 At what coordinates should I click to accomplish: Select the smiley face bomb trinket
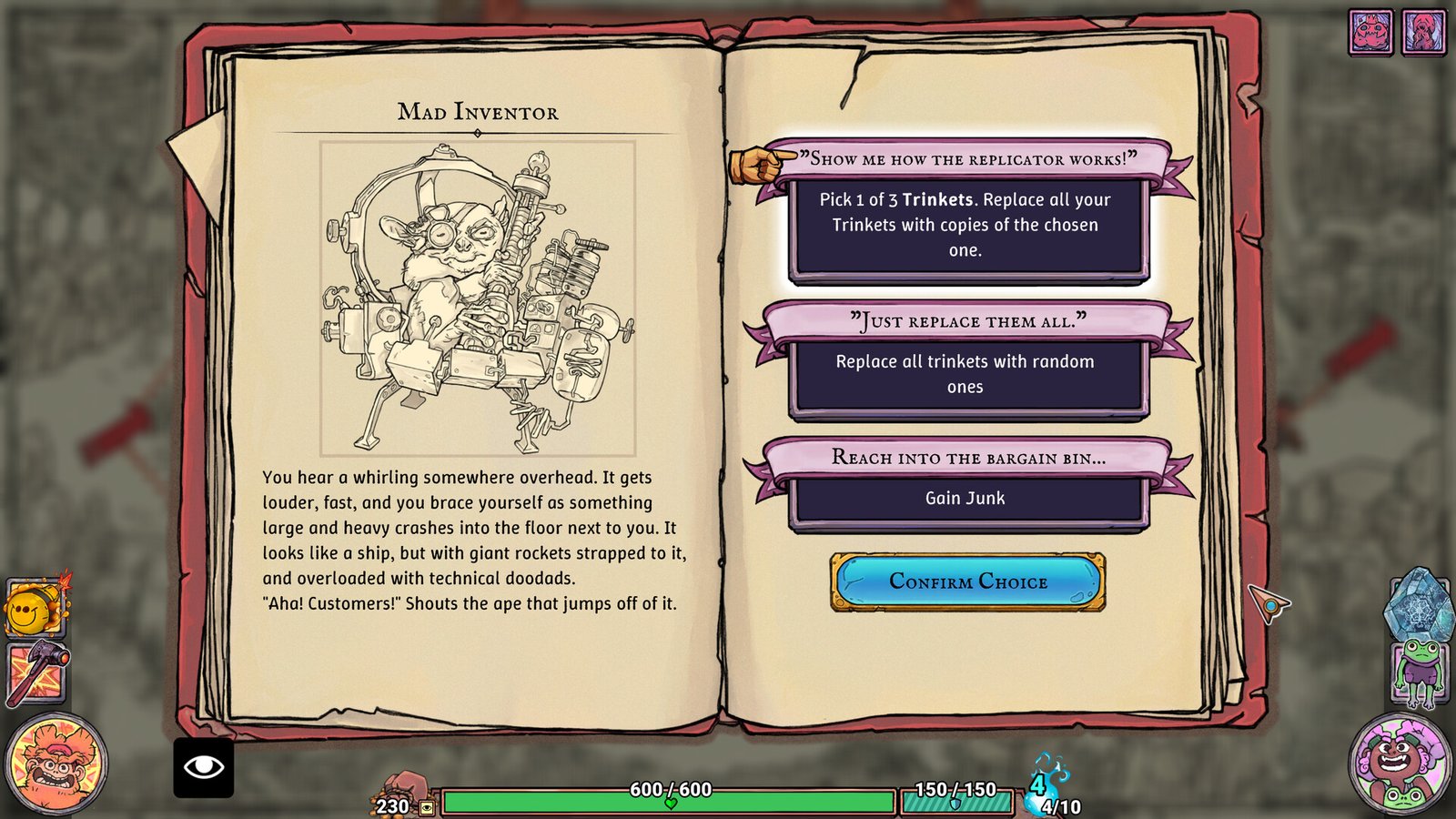(35, 607)
